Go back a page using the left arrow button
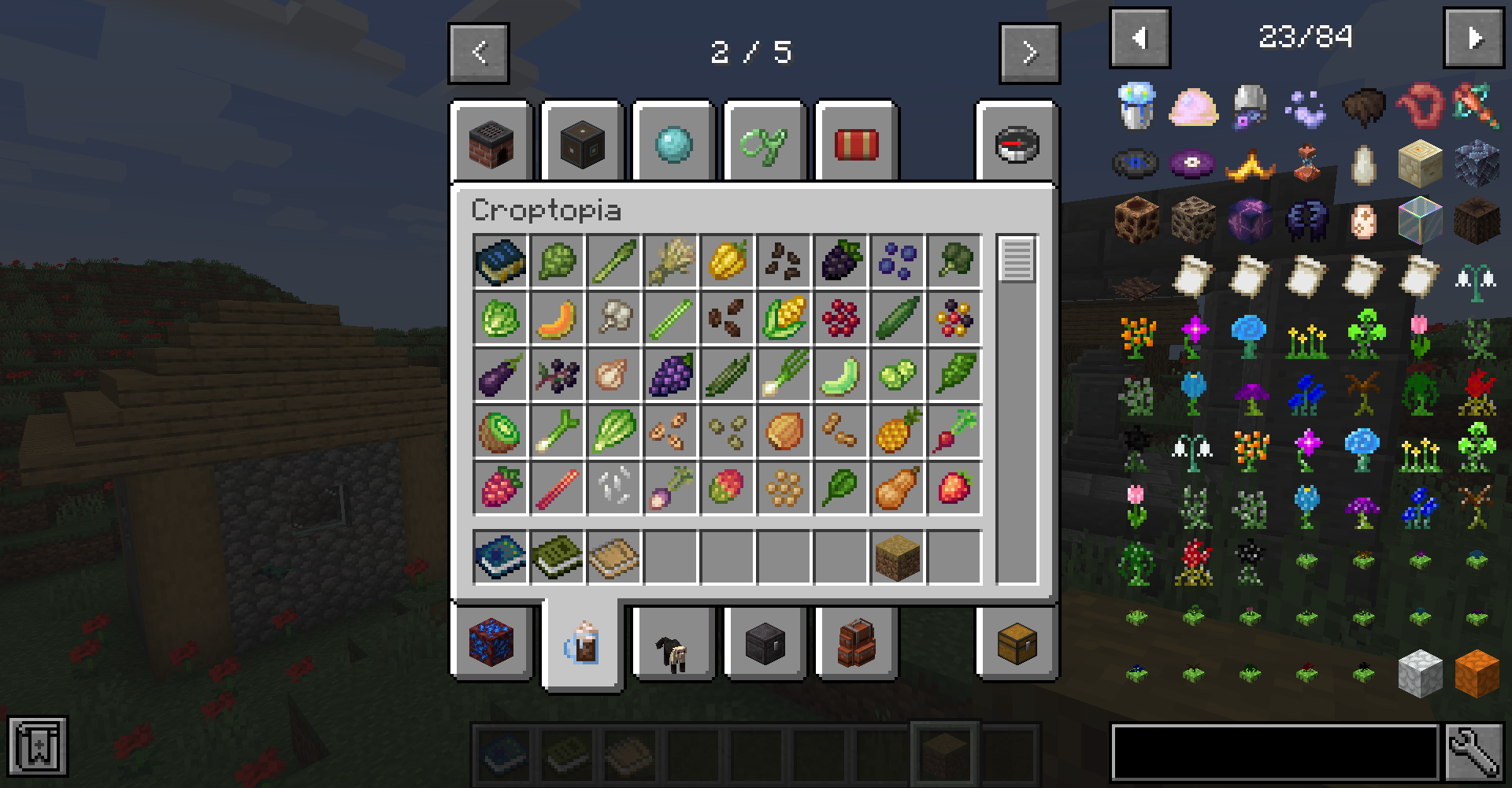This screenshot has height=788, width=1512. pos(479,53)
